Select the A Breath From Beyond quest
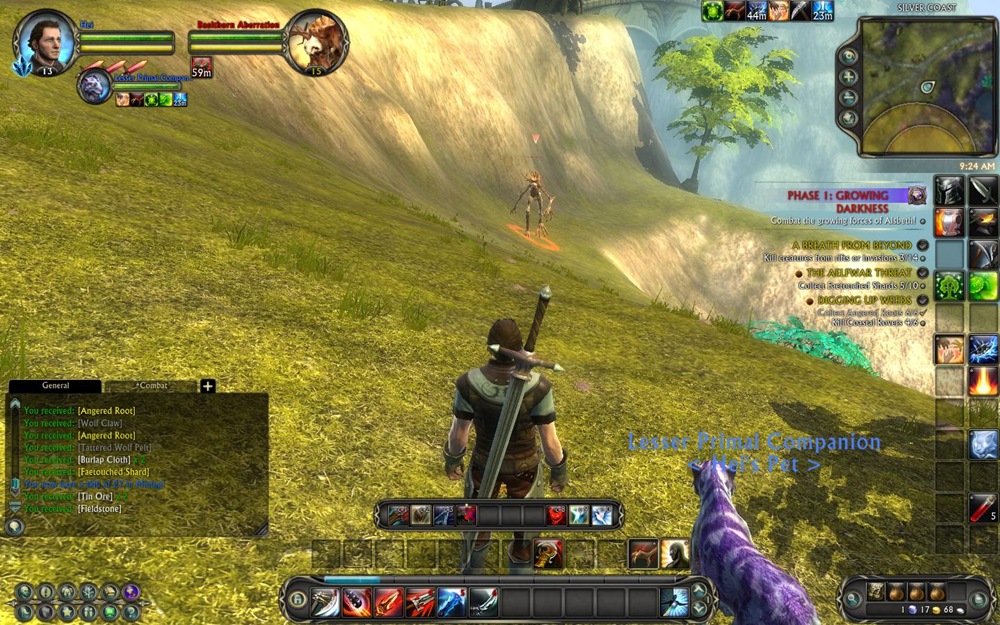Viewport: 1000px width, 625px height. coord(851,245)
